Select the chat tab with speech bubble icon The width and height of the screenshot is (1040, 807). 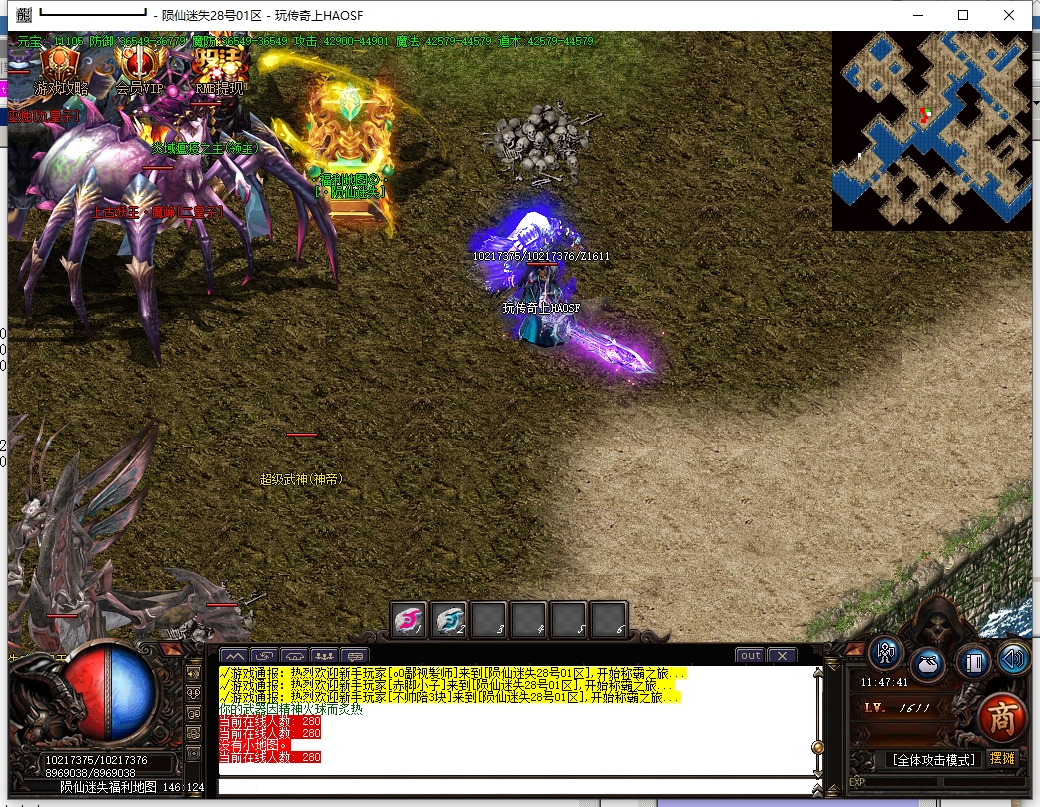click(x=353, y=656)
